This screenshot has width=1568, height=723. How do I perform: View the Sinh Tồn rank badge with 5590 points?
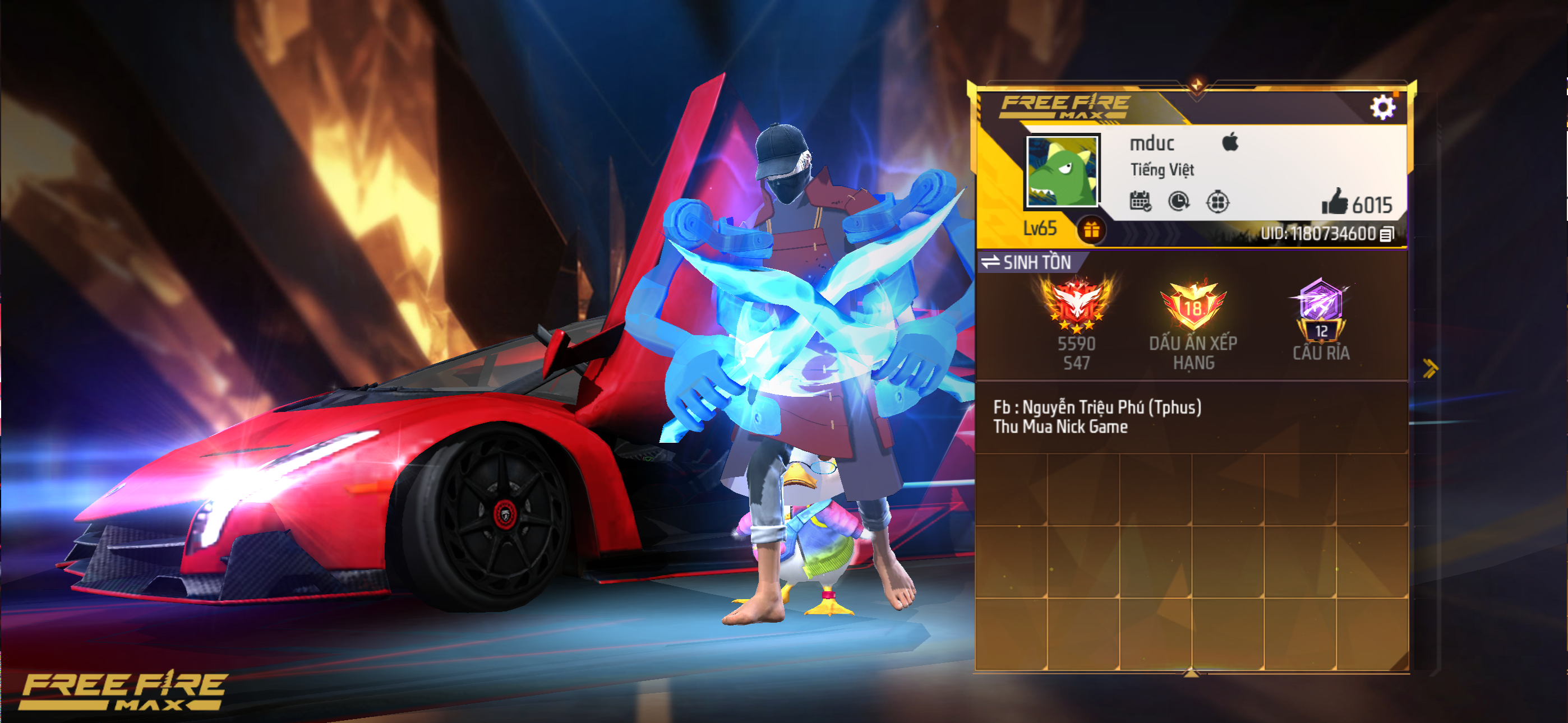[1076, 305]
